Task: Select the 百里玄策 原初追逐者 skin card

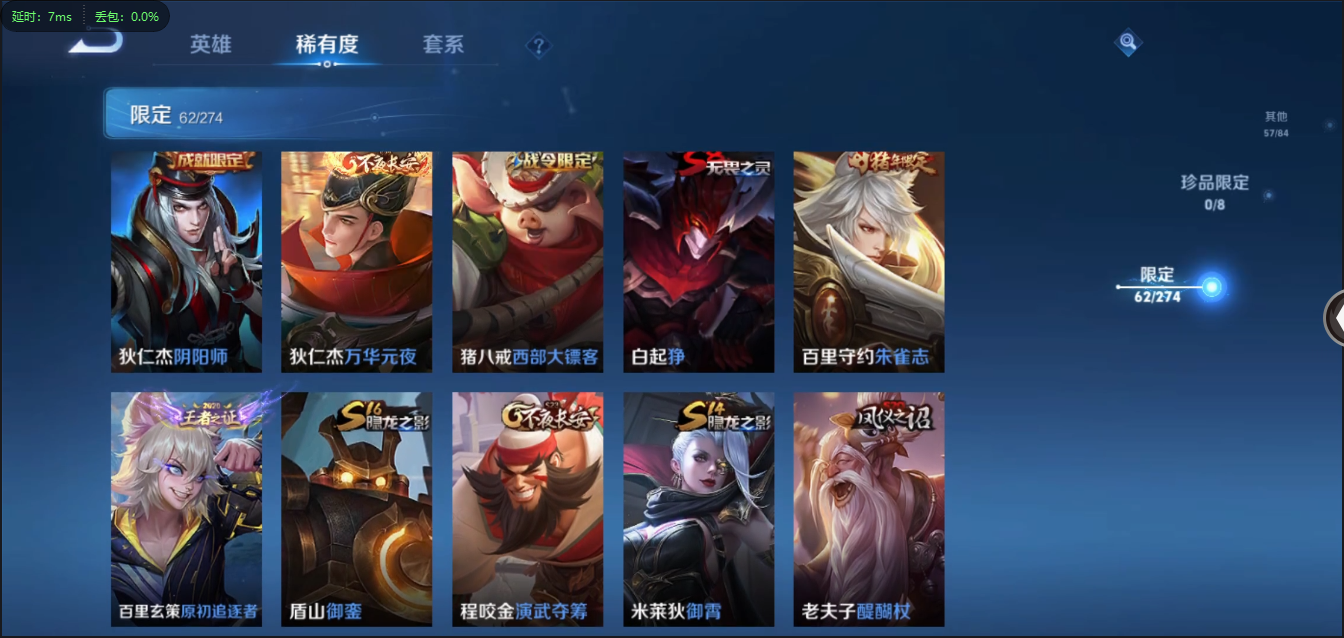Action: 186,509
